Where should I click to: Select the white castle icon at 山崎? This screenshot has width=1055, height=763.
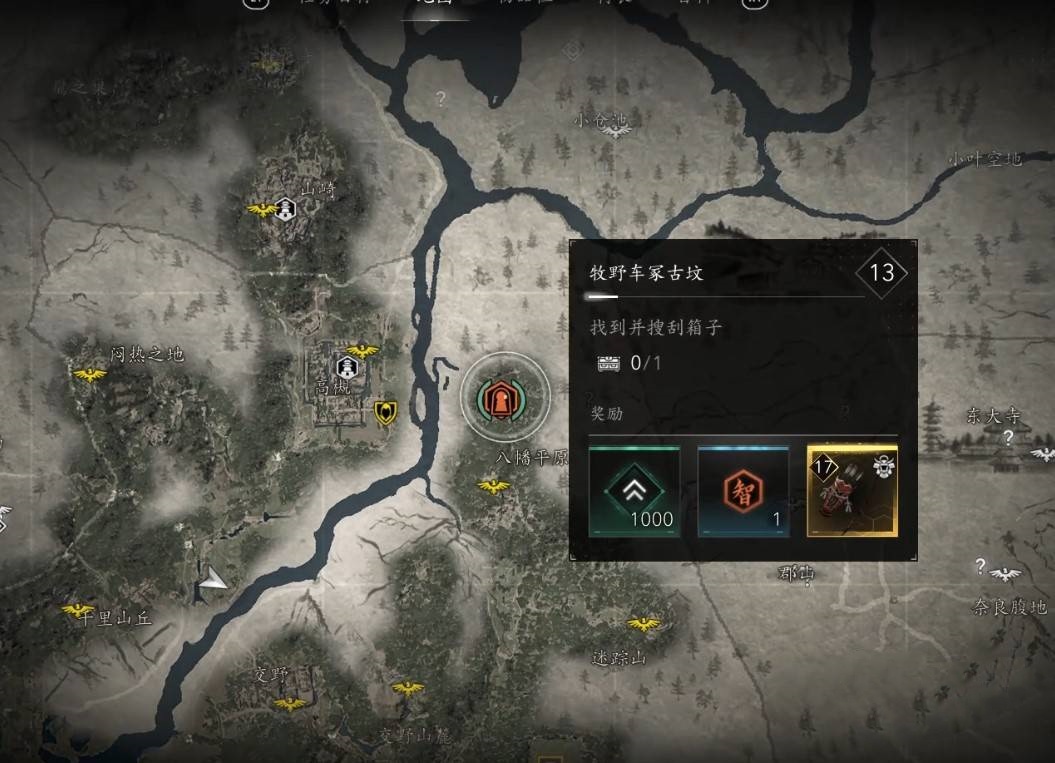[287, 209]
